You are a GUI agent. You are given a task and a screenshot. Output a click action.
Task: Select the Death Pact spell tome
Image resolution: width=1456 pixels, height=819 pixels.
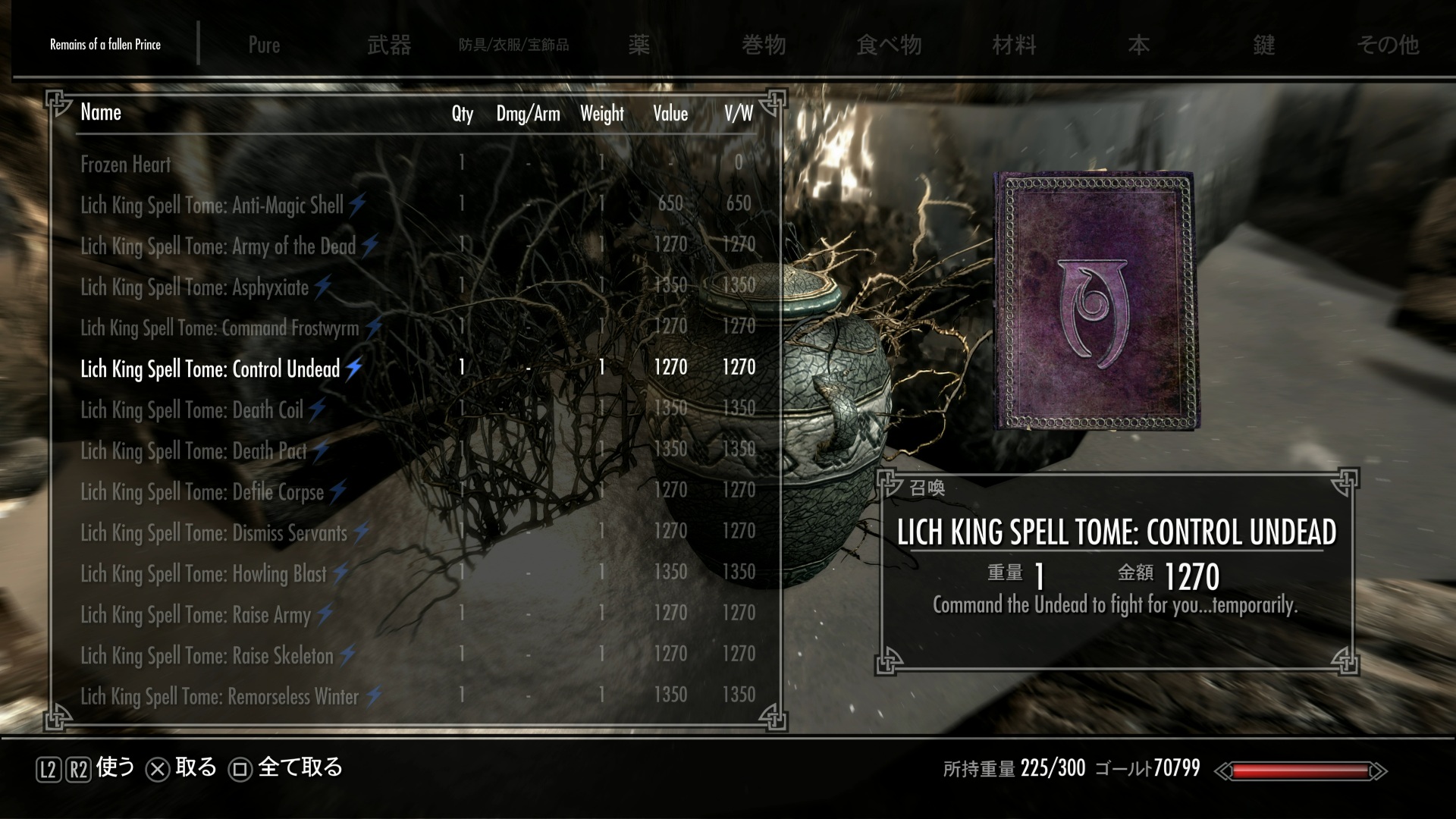[x=194, y=450]
